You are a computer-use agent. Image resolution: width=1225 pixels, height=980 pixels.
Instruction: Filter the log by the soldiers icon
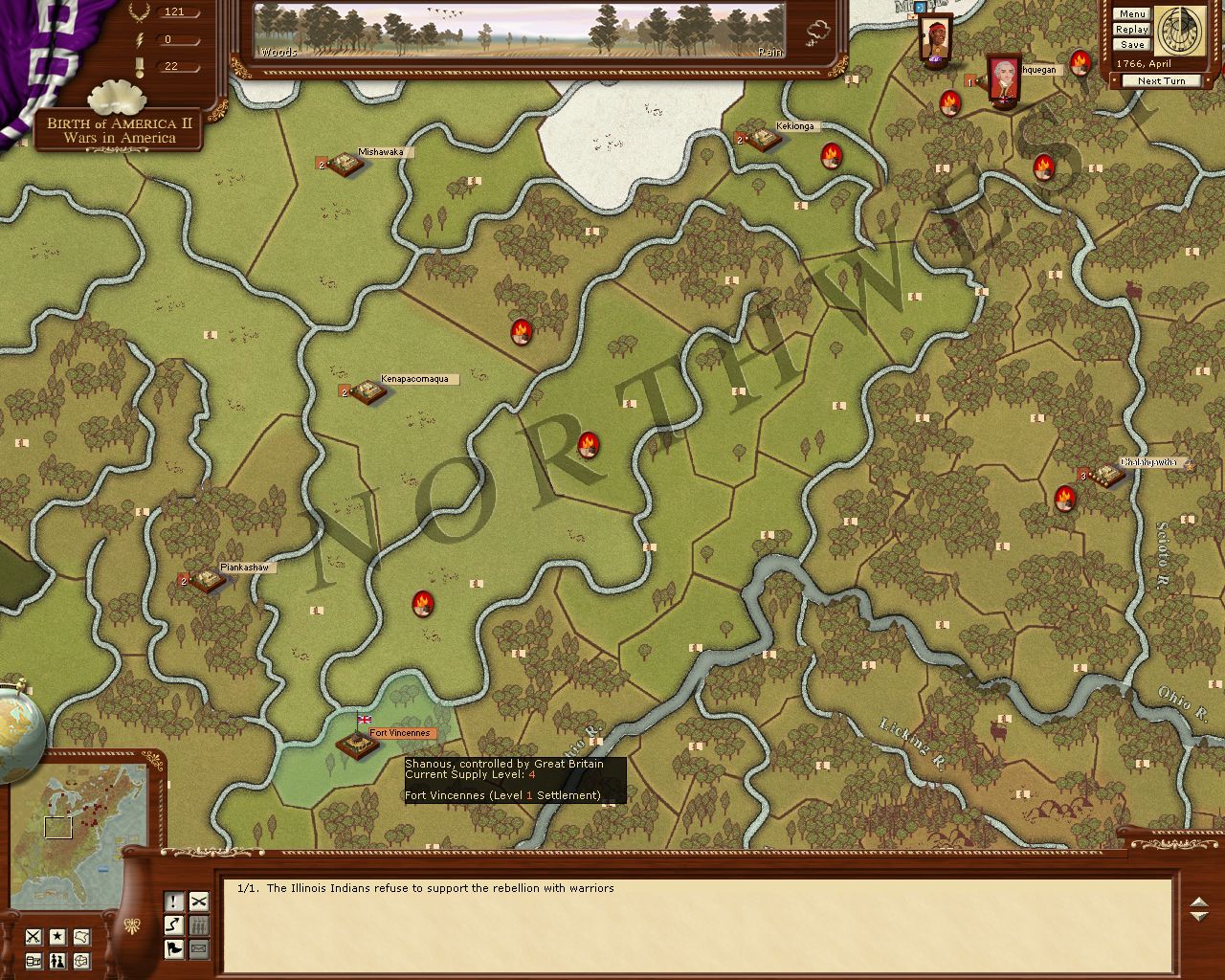198,925
